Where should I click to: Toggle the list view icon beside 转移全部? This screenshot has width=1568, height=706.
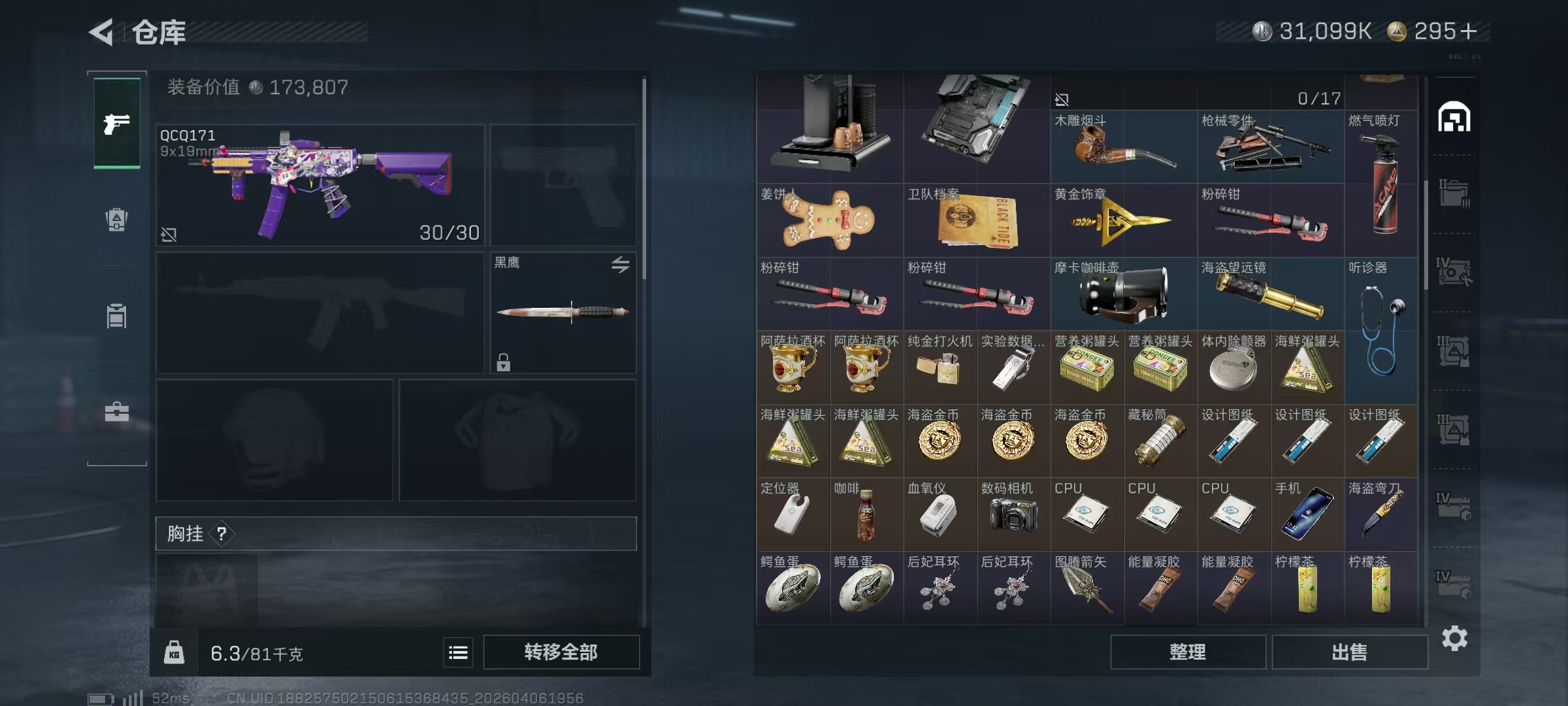[458, 652]
